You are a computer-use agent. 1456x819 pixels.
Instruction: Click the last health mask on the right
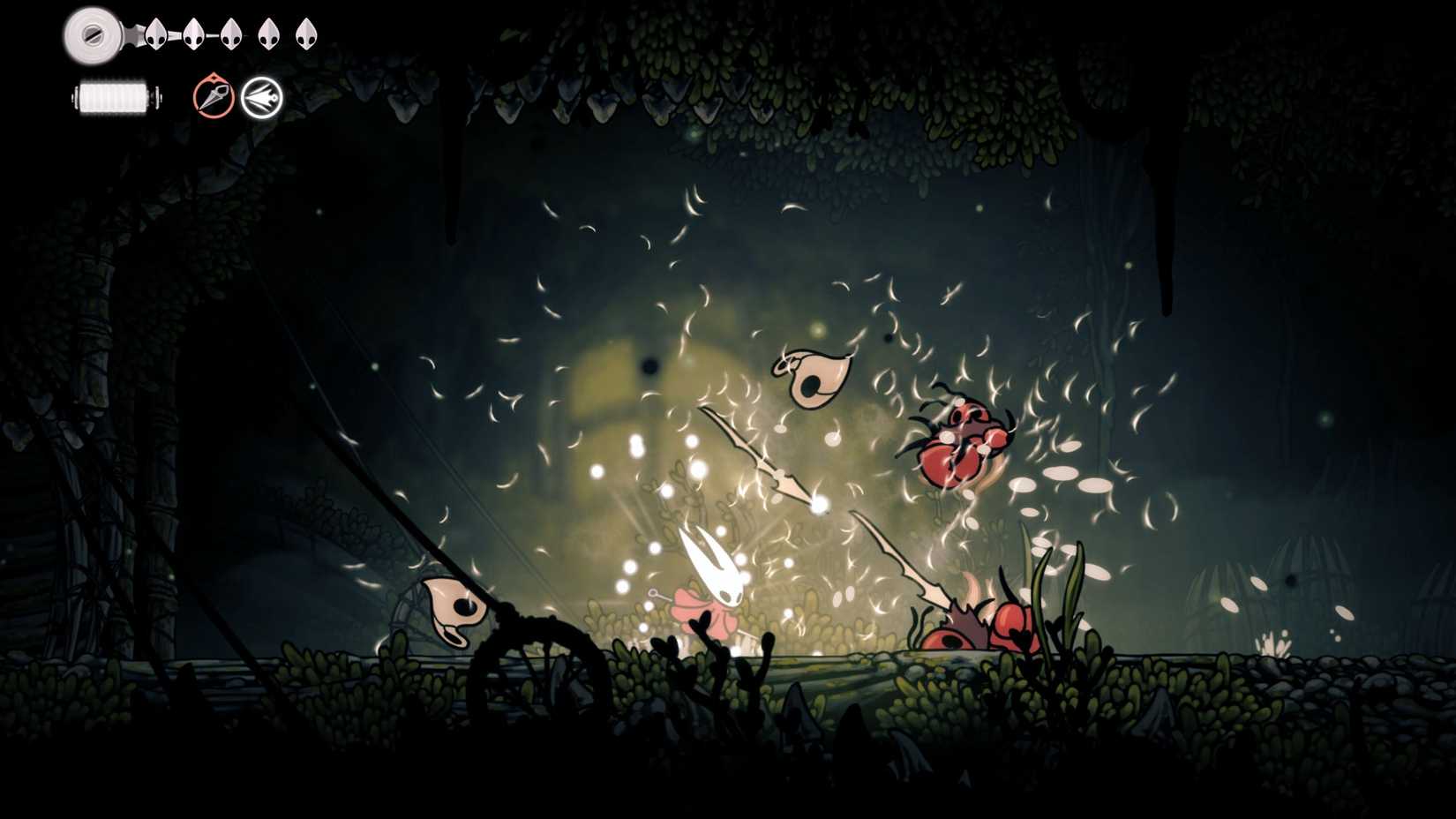point(304,35)
